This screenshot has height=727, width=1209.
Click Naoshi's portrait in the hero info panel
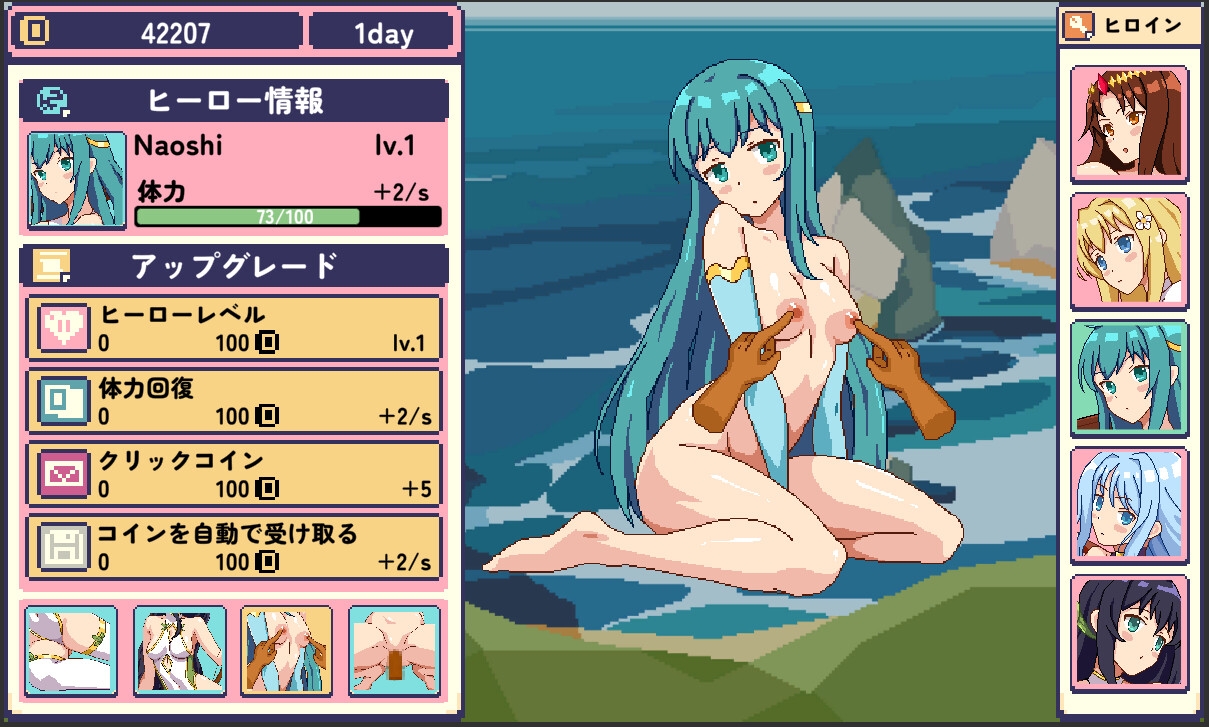click(x=77, y=180)
